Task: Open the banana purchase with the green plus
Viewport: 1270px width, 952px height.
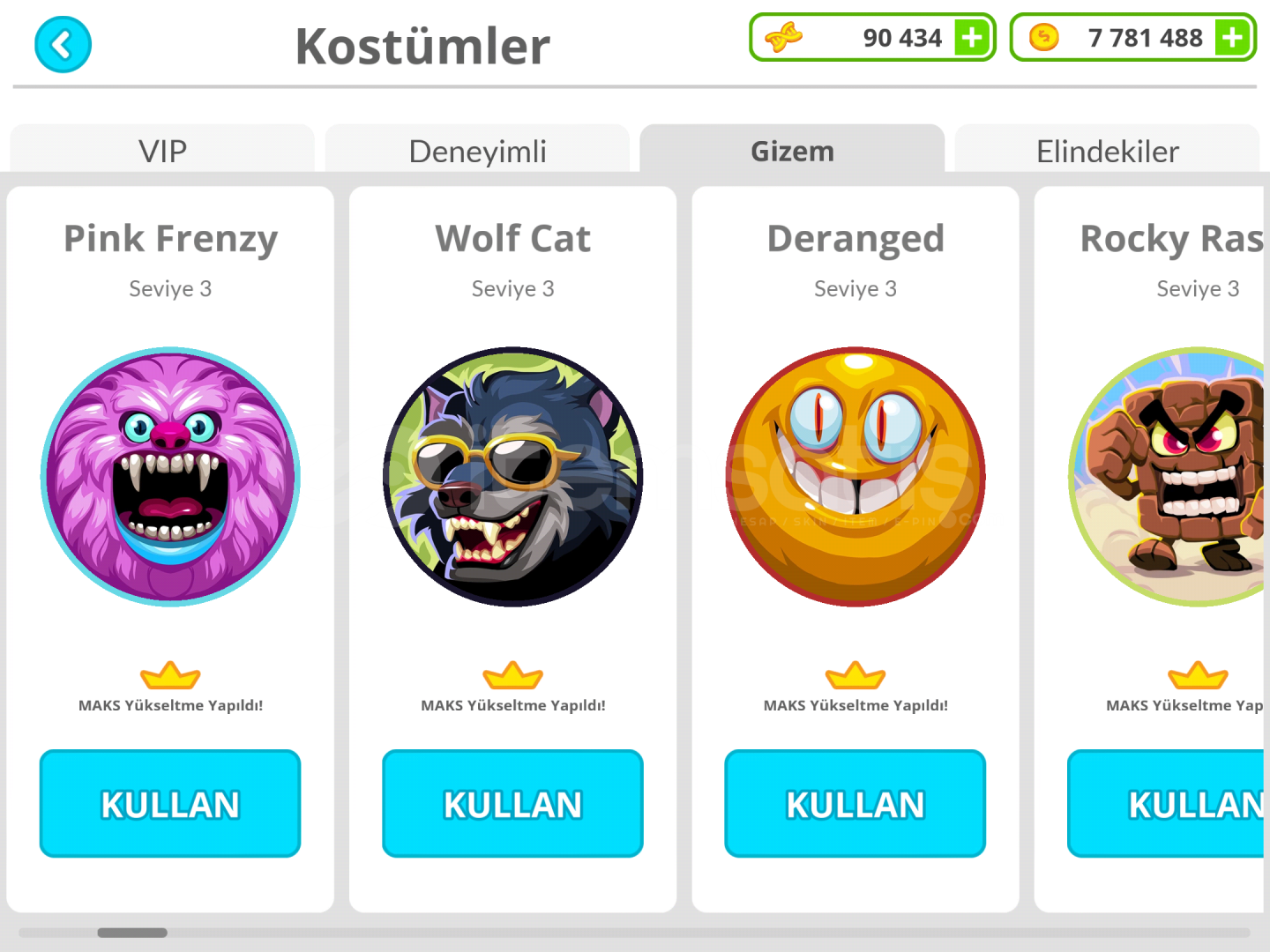Action: coord(971,37)
